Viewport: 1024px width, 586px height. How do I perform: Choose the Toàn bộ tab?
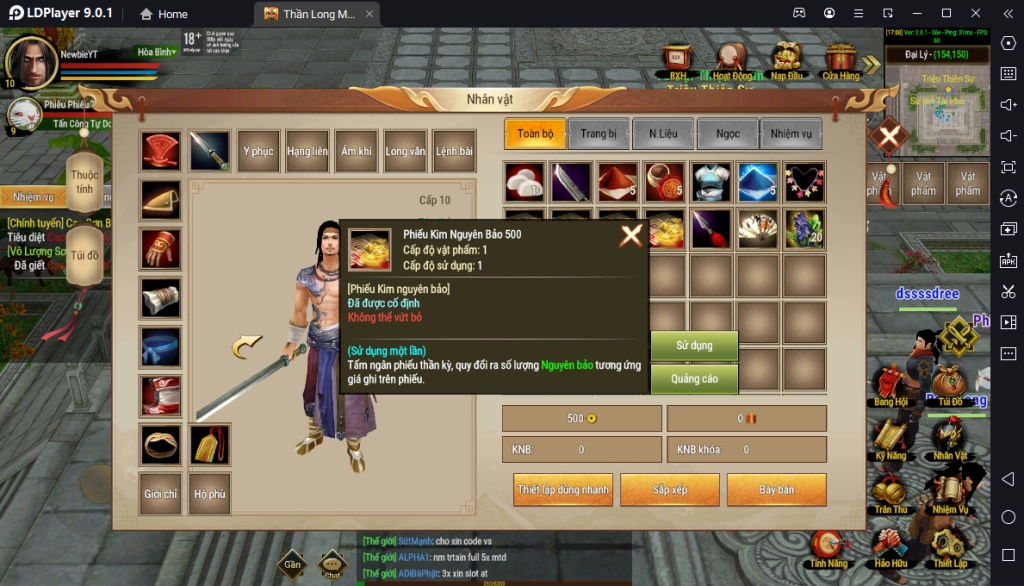pos(535,134)
